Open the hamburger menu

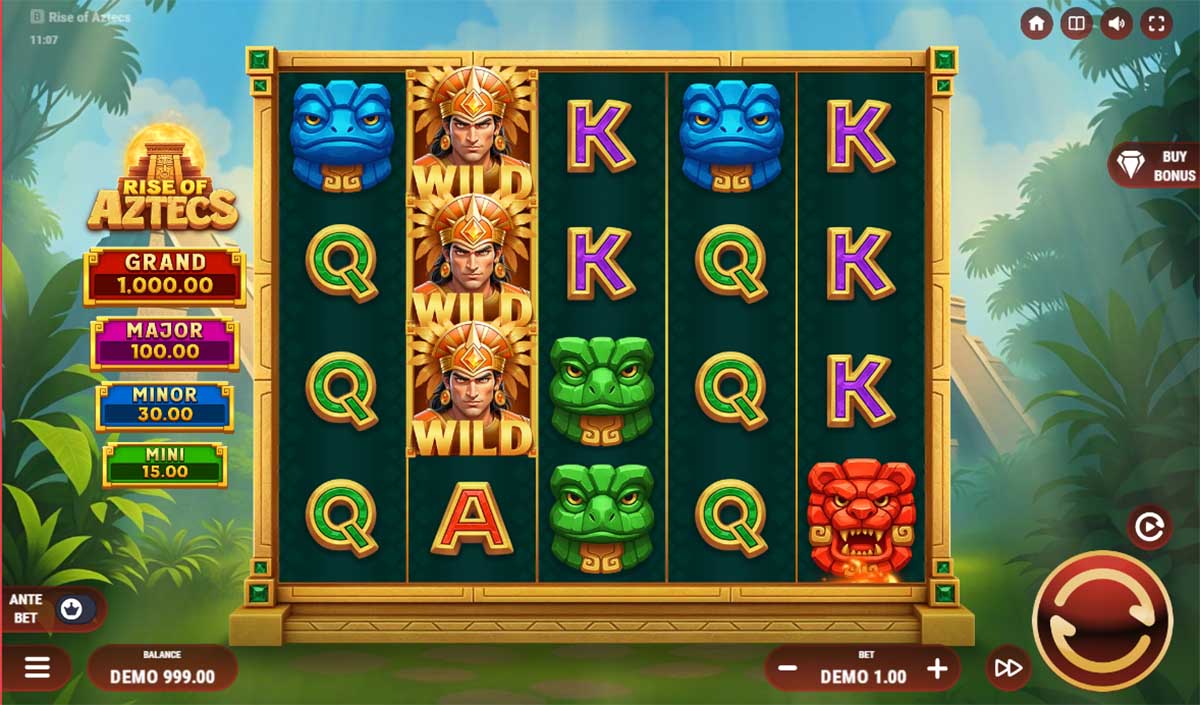click(37, 668)
